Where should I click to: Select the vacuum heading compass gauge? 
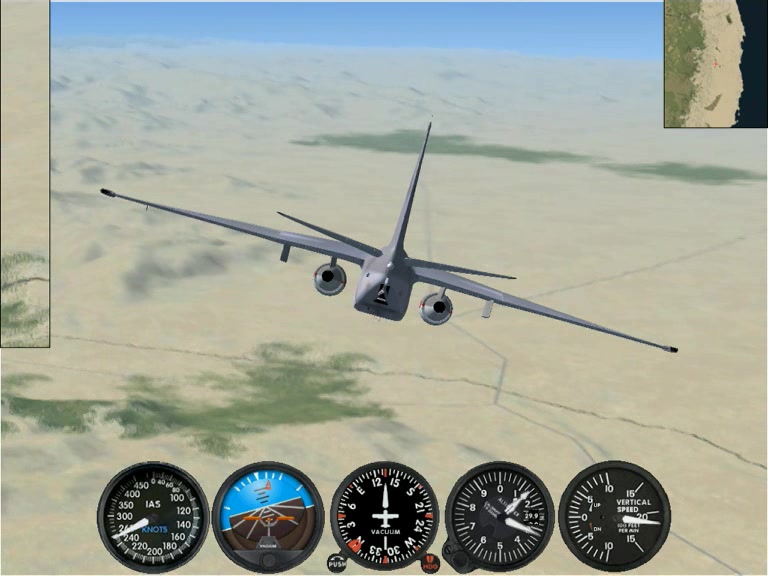coord(384,514)
